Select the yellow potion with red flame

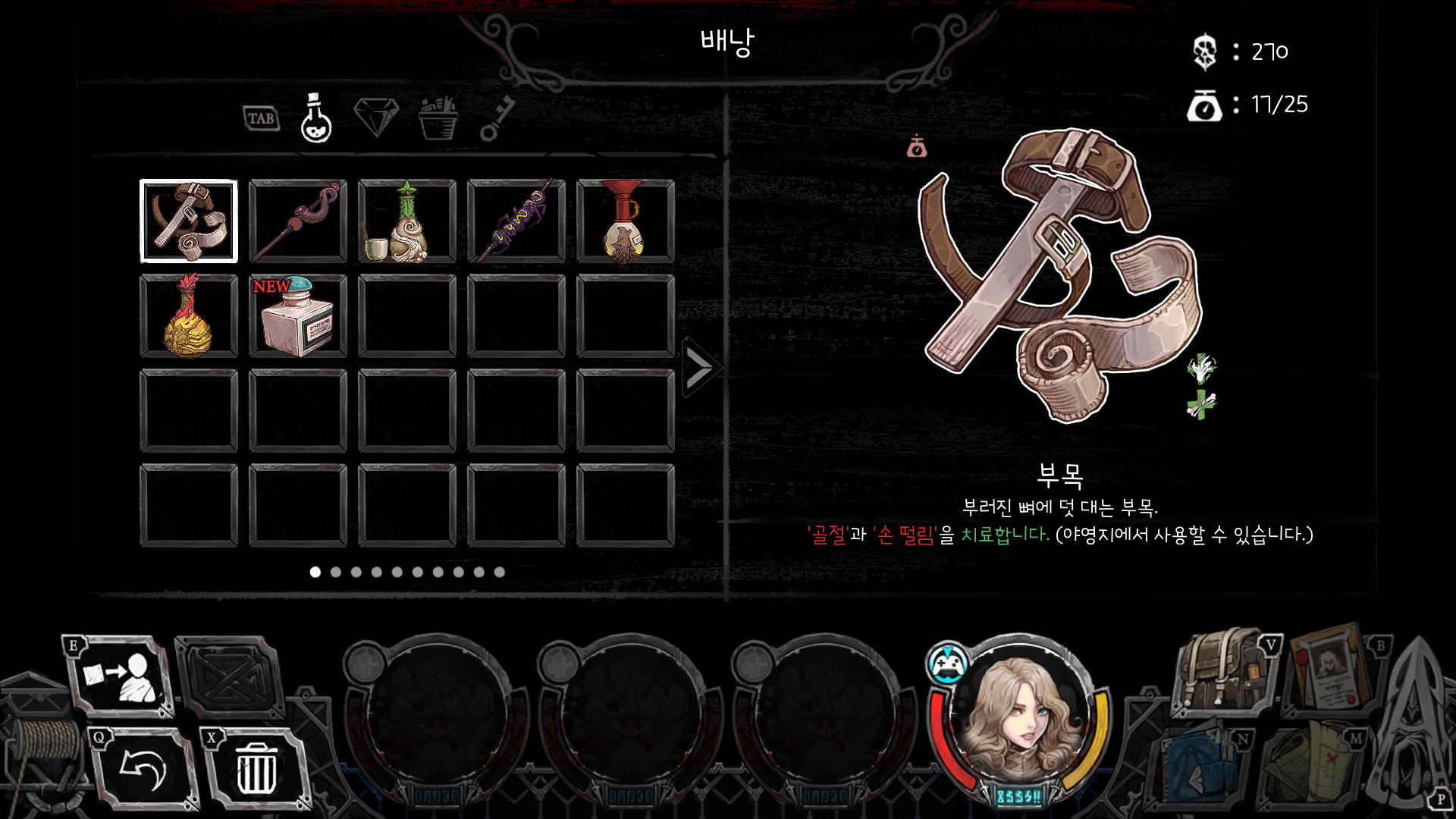pos(189,316)
